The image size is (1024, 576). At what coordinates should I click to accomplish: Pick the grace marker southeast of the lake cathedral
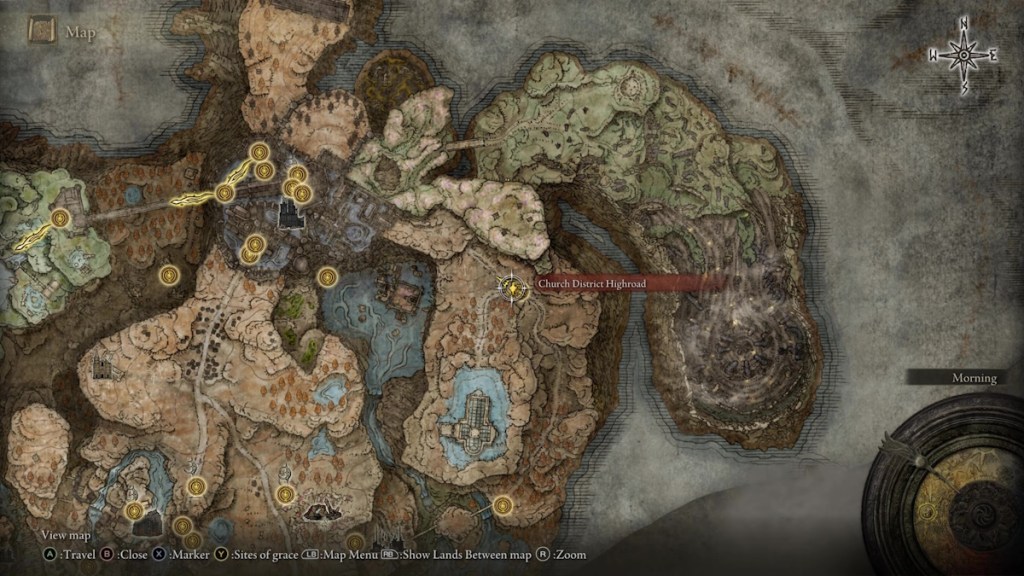click(x=502, y=505)
